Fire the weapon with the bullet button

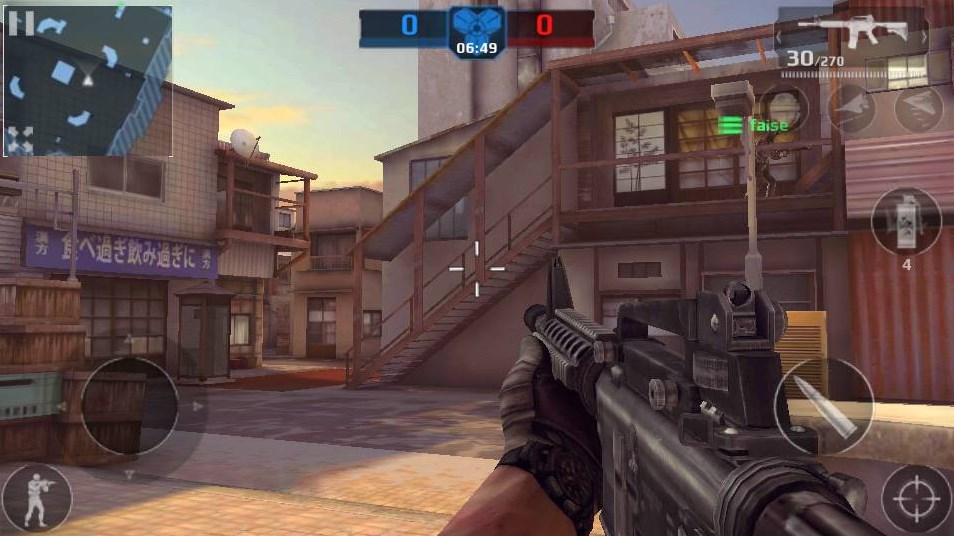tap(823, 405)
